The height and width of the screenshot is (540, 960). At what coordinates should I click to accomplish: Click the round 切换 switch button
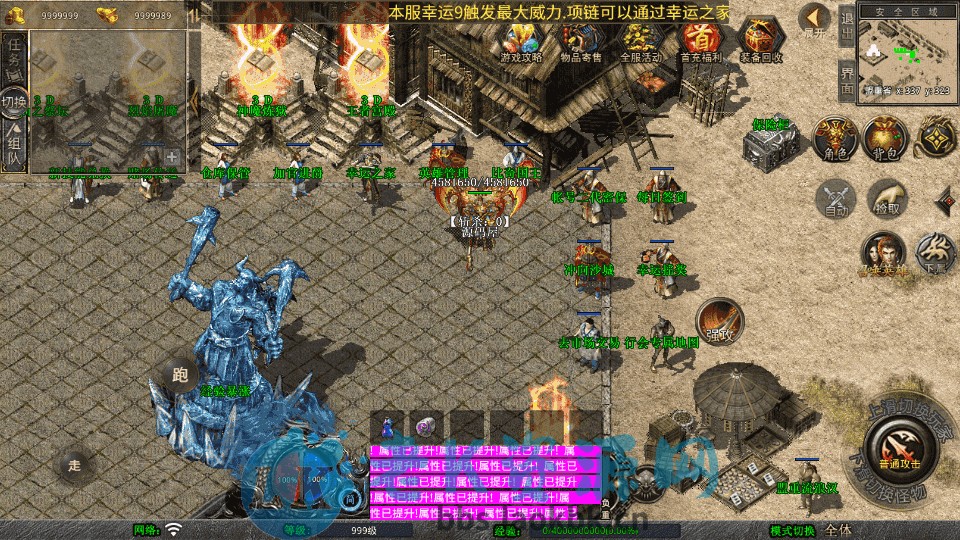[13, 102]
